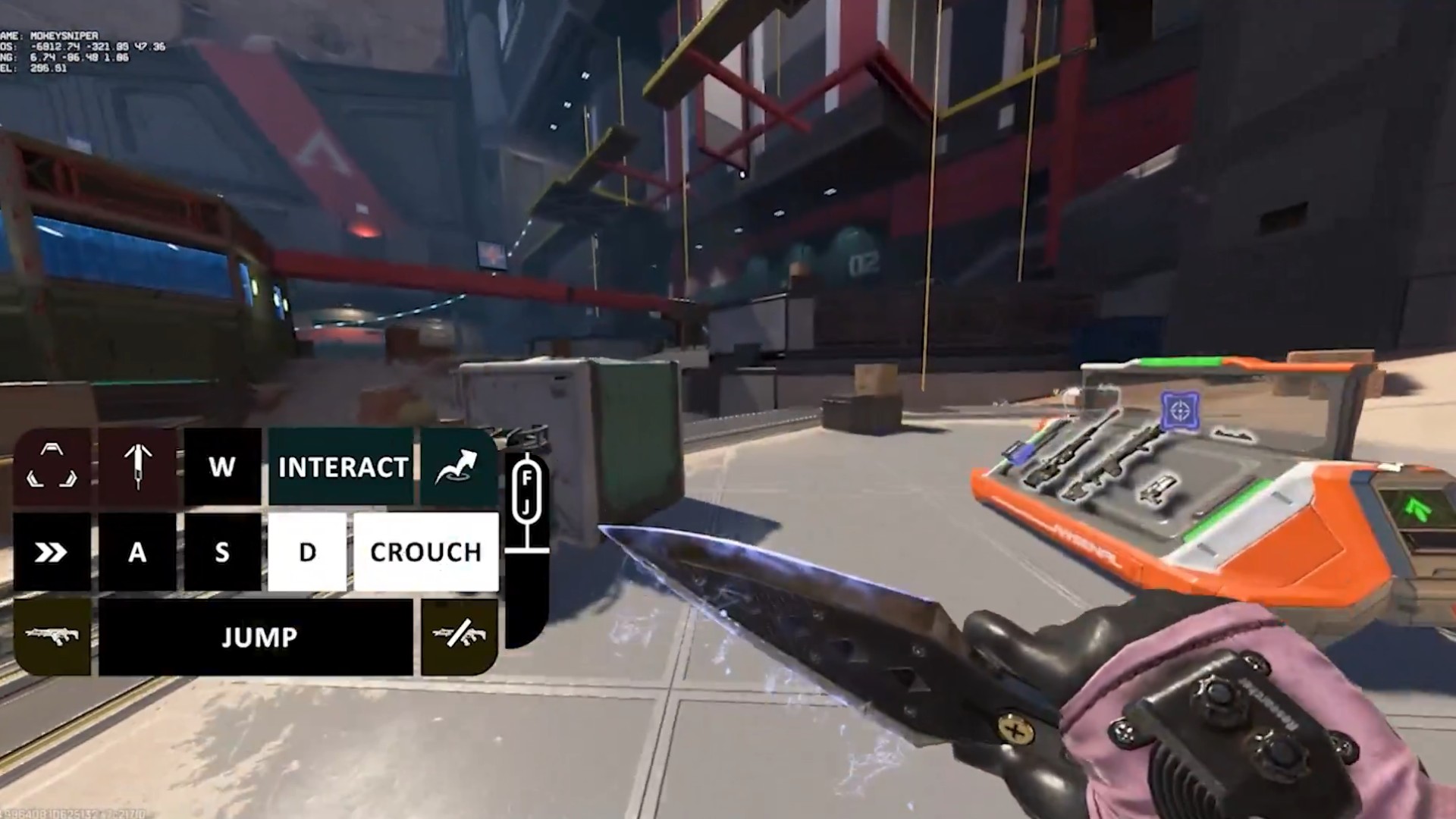Image resolution: width=1456 pixels, height=819 pixels.
Task: Click the curved arrow ability tile
Action: pyautogui.click(x=458, y=467)
